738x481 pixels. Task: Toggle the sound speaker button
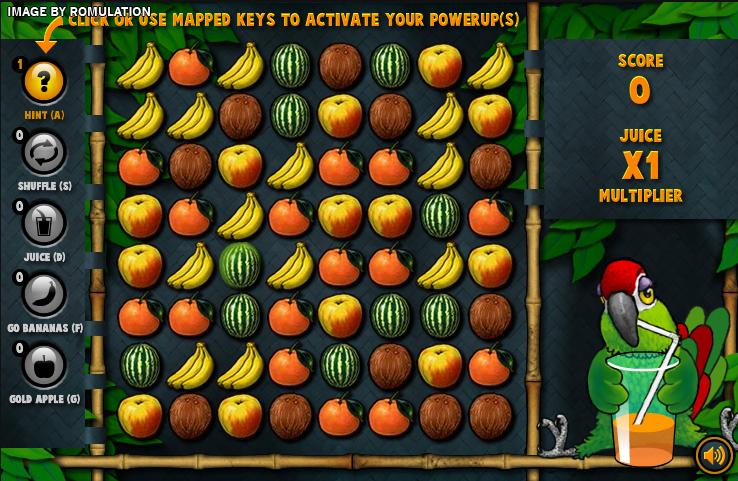coord(714,456)
